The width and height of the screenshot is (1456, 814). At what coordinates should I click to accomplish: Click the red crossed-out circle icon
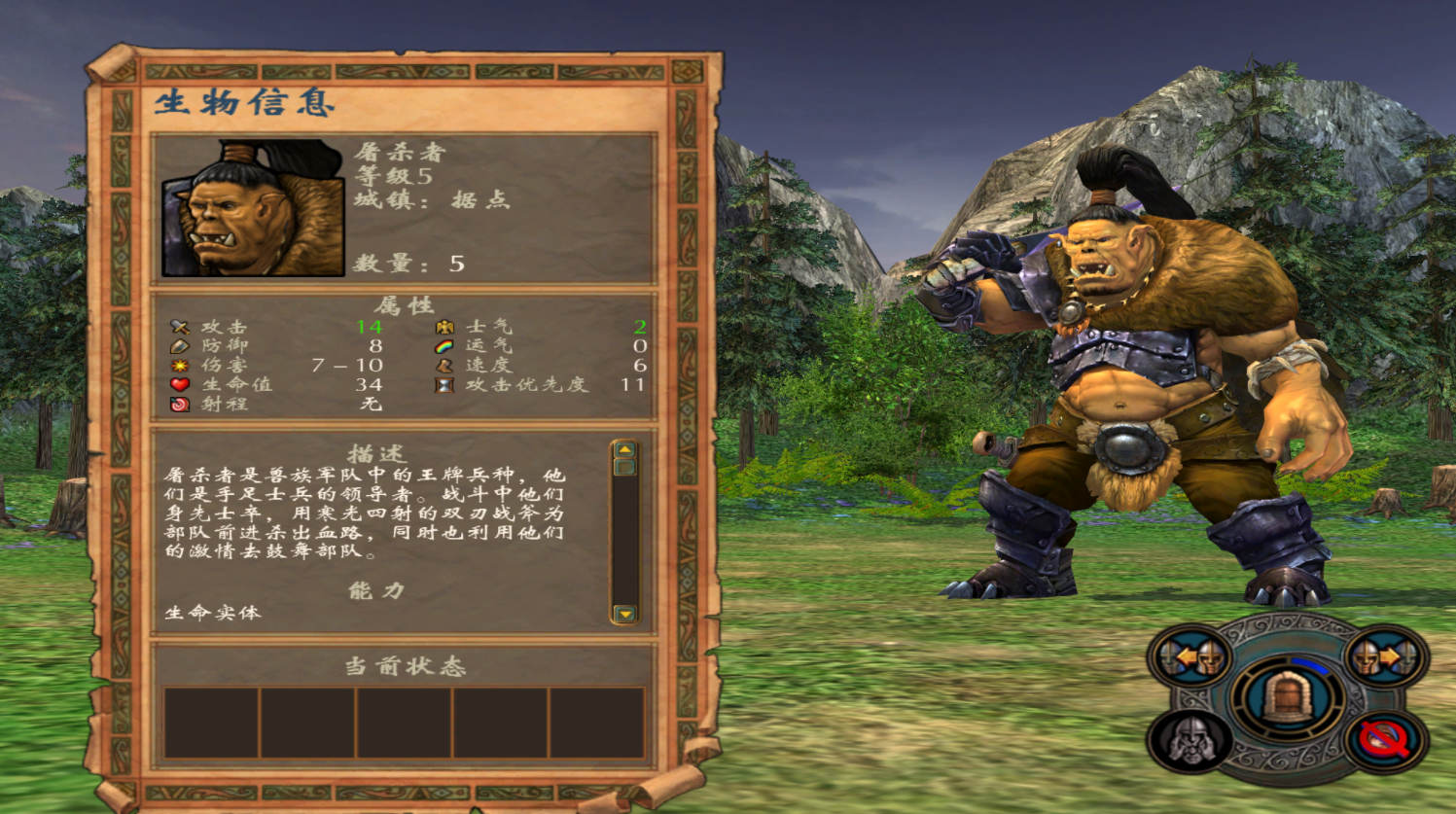tap(1386, 740)
